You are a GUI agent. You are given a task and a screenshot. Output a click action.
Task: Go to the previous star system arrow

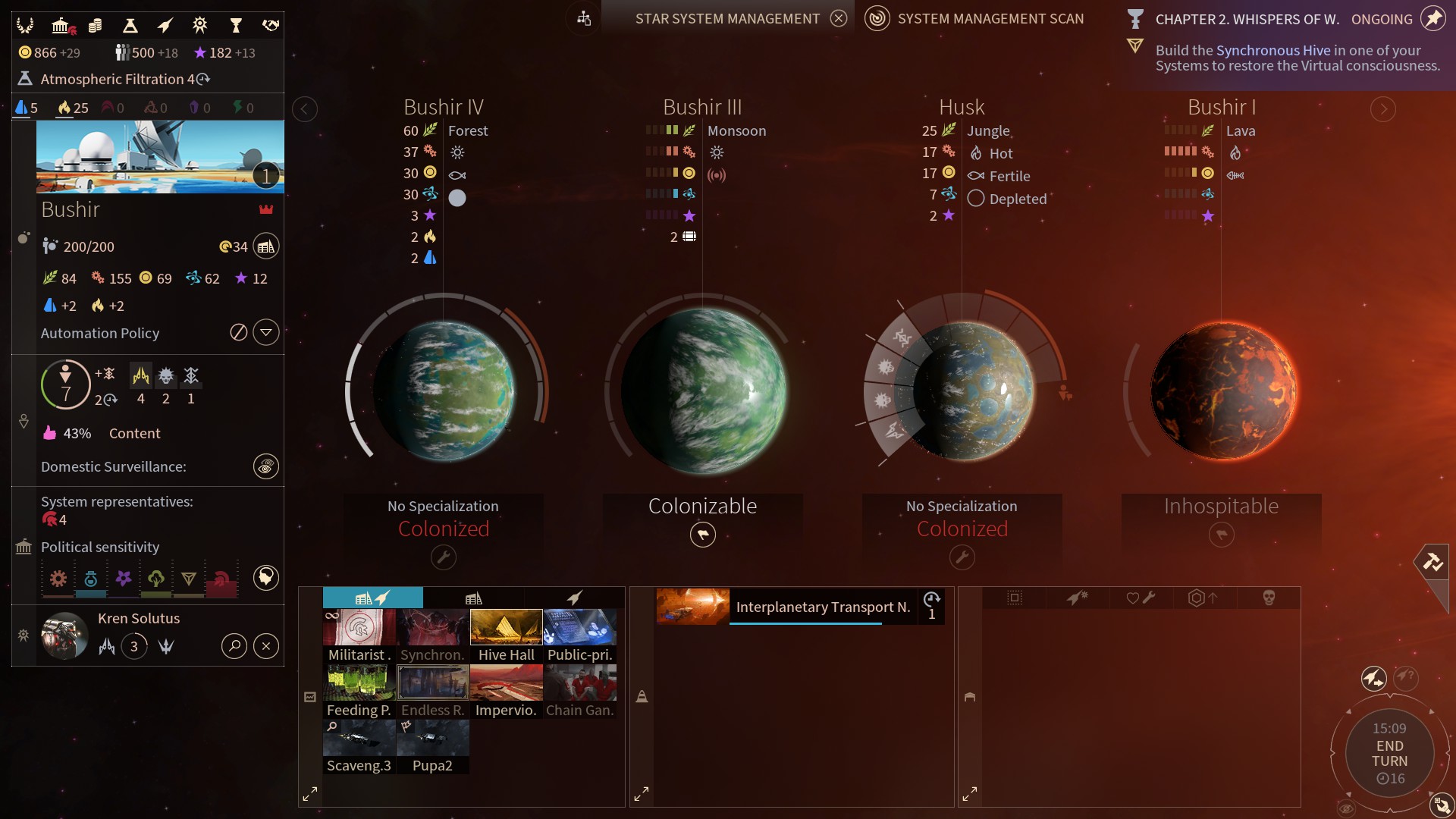[x=304, y=109]
